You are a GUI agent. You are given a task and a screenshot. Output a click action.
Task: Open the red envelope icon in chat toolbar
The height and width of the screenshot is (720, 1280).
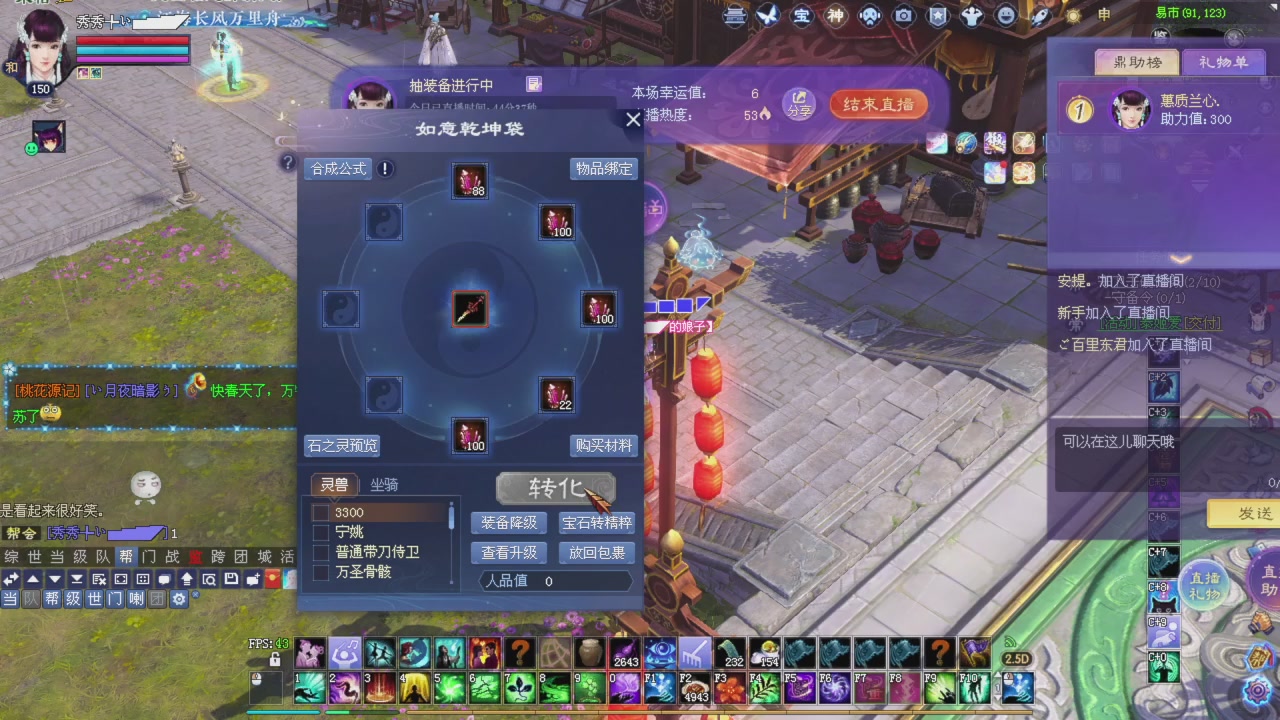272,577
